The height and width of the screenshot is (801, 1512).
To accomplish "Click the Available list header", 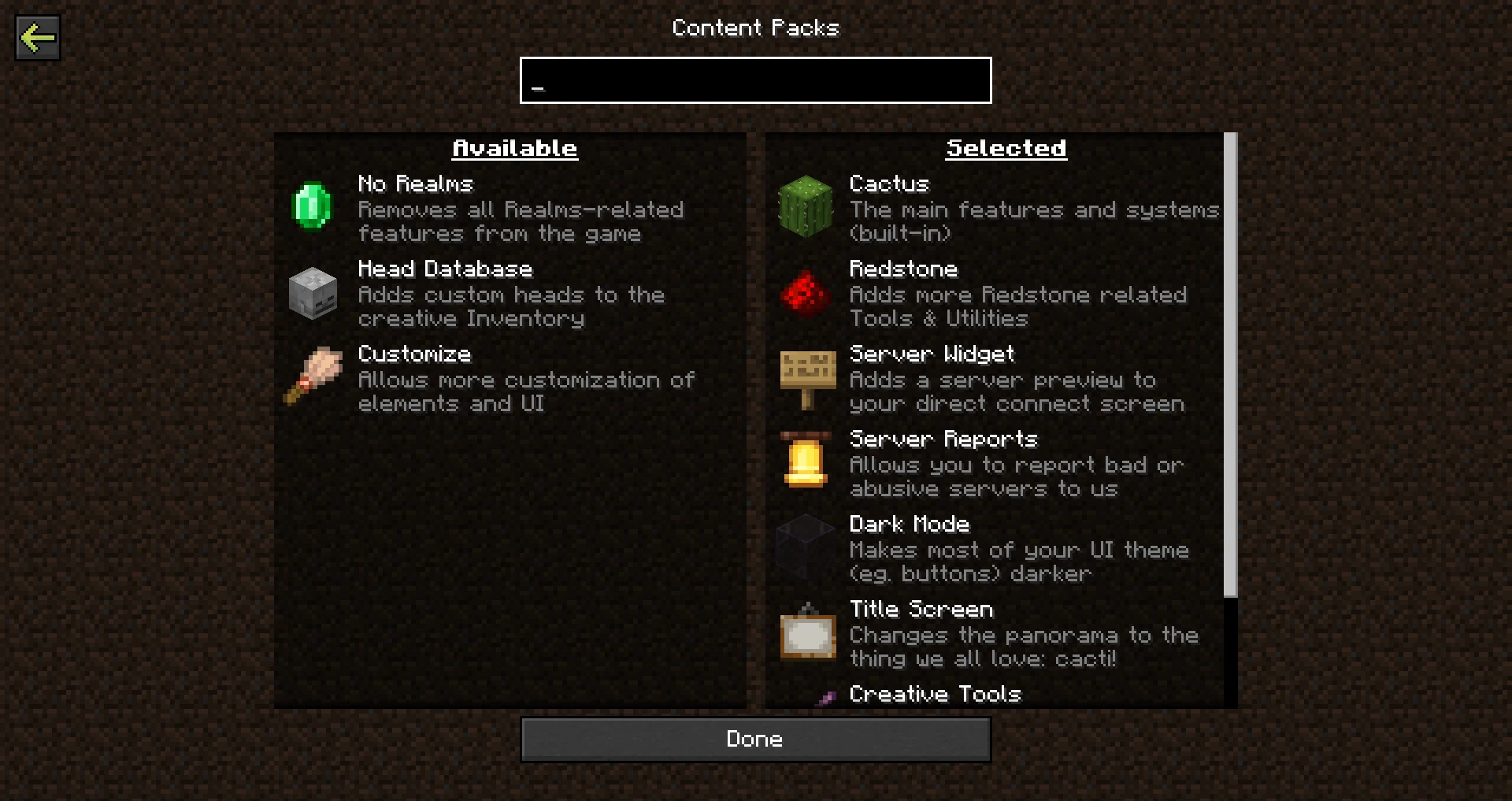I will pos(514,147).
